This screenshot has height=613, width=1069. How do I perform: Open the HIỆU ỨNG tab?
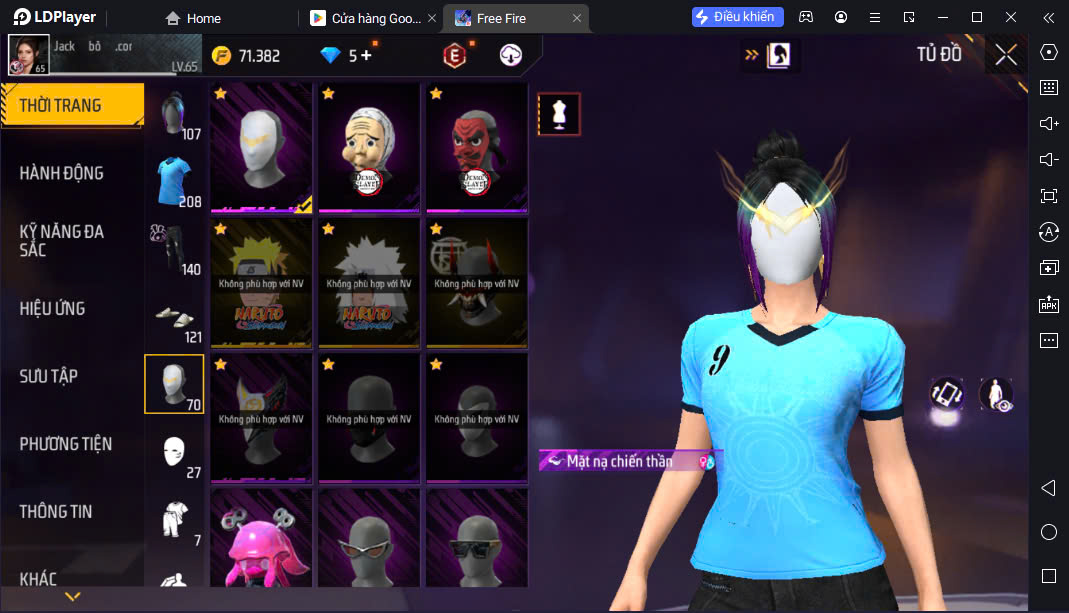(x=53, y=308)
